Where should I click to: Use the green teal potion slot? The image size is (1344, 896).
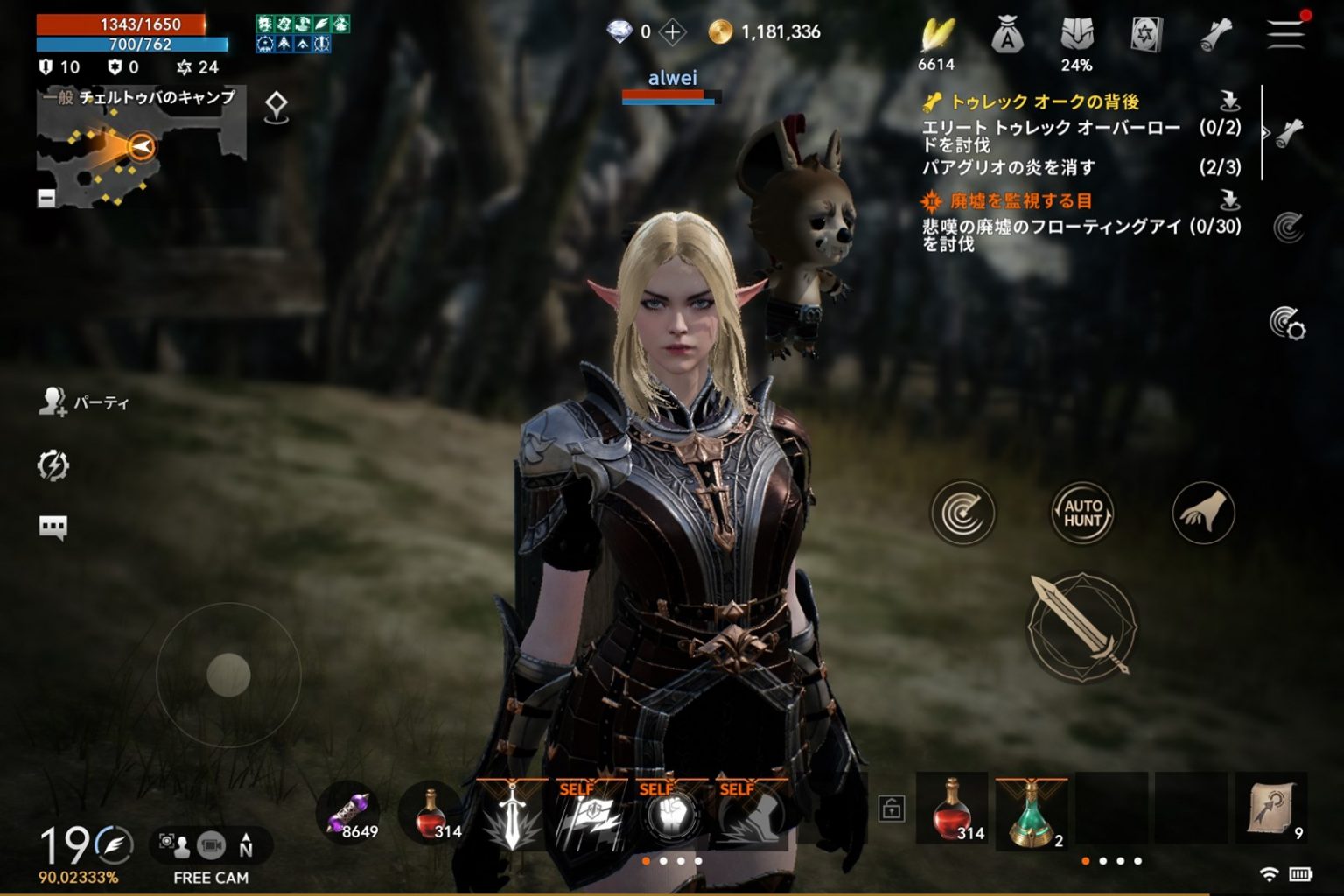(1032, 811)
